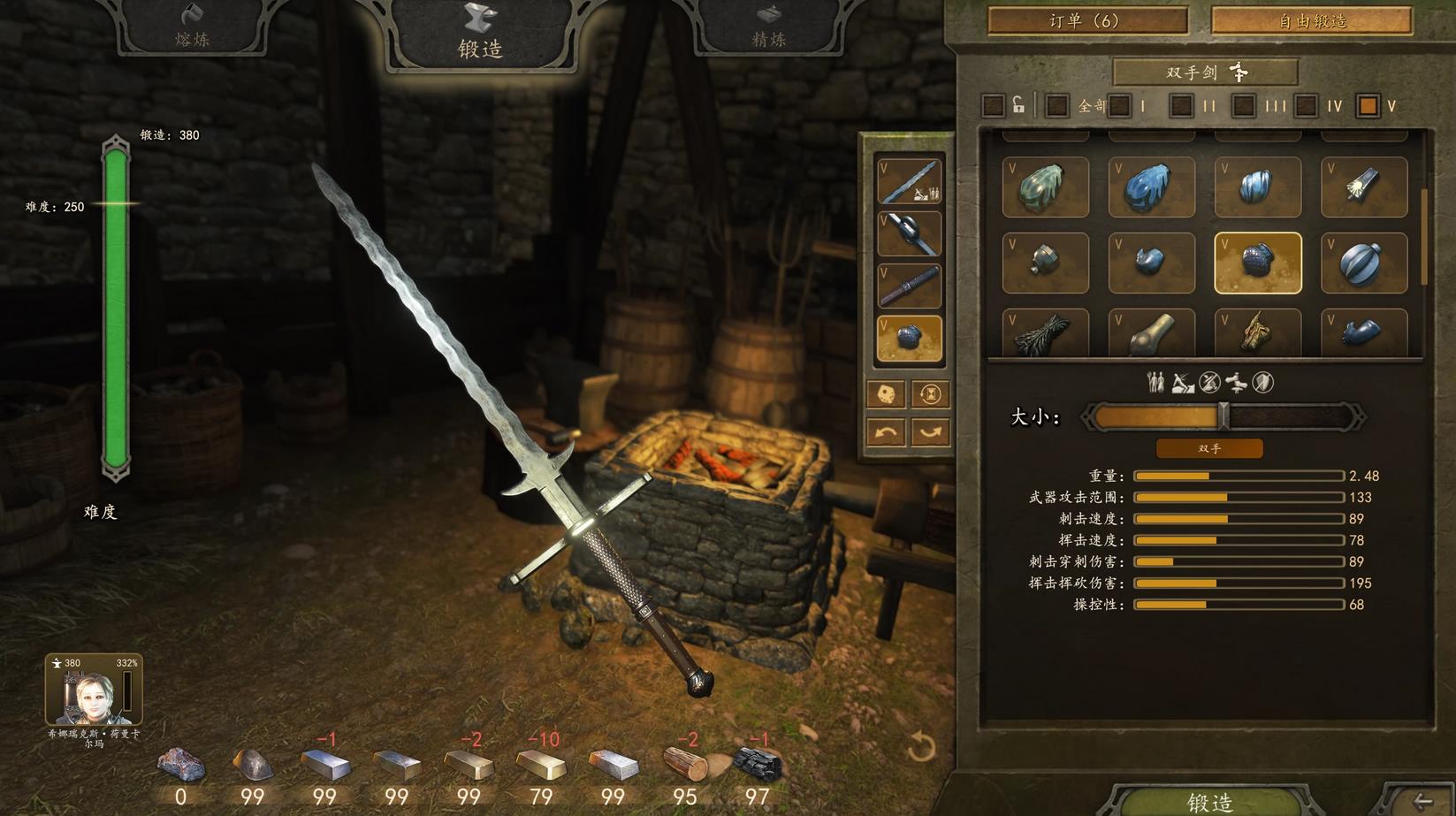
Task: Redo the design change
Action: click(x=930, y=432)
